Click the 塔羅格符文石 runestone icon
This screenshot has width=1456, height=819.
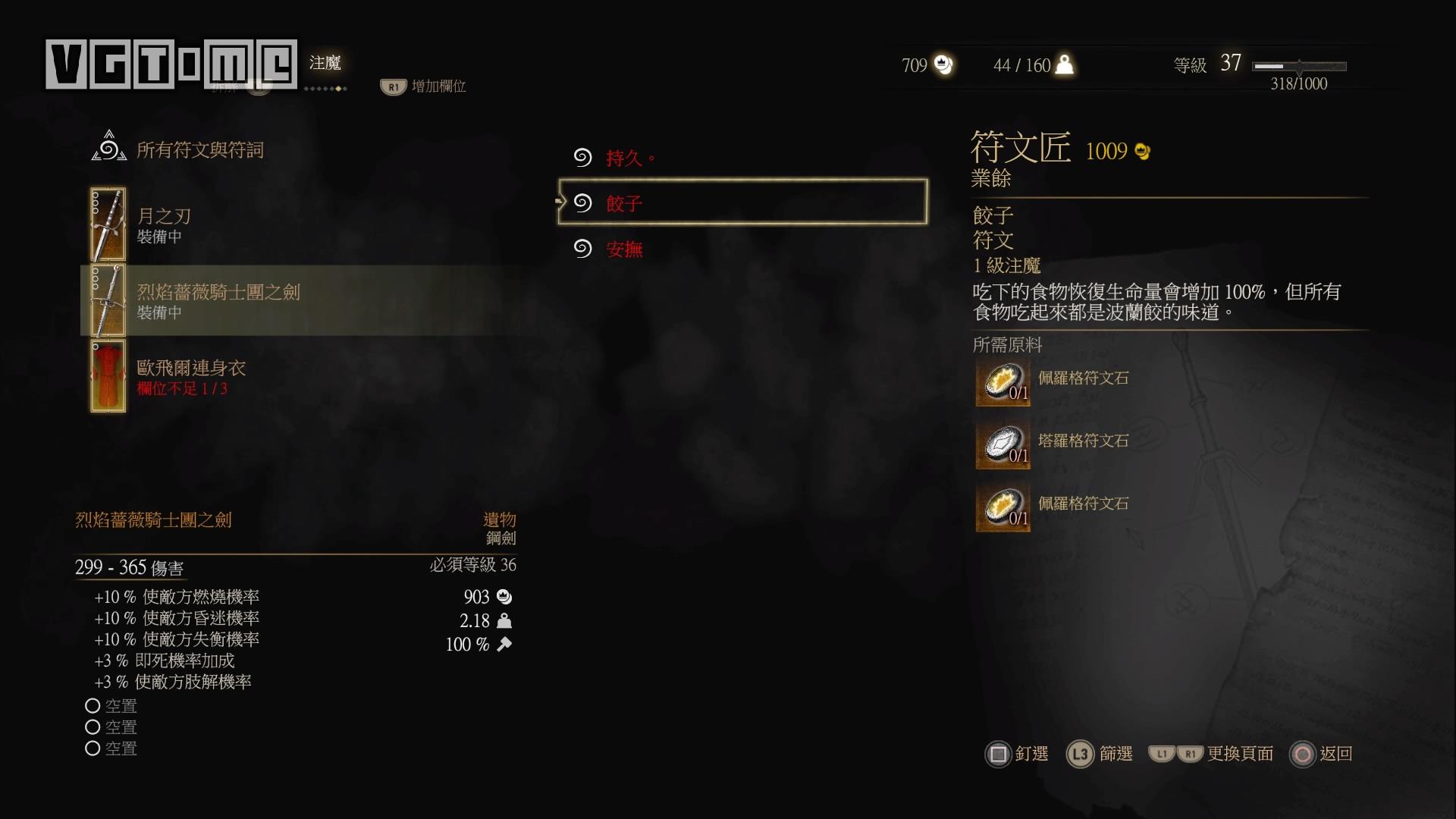1003,445
